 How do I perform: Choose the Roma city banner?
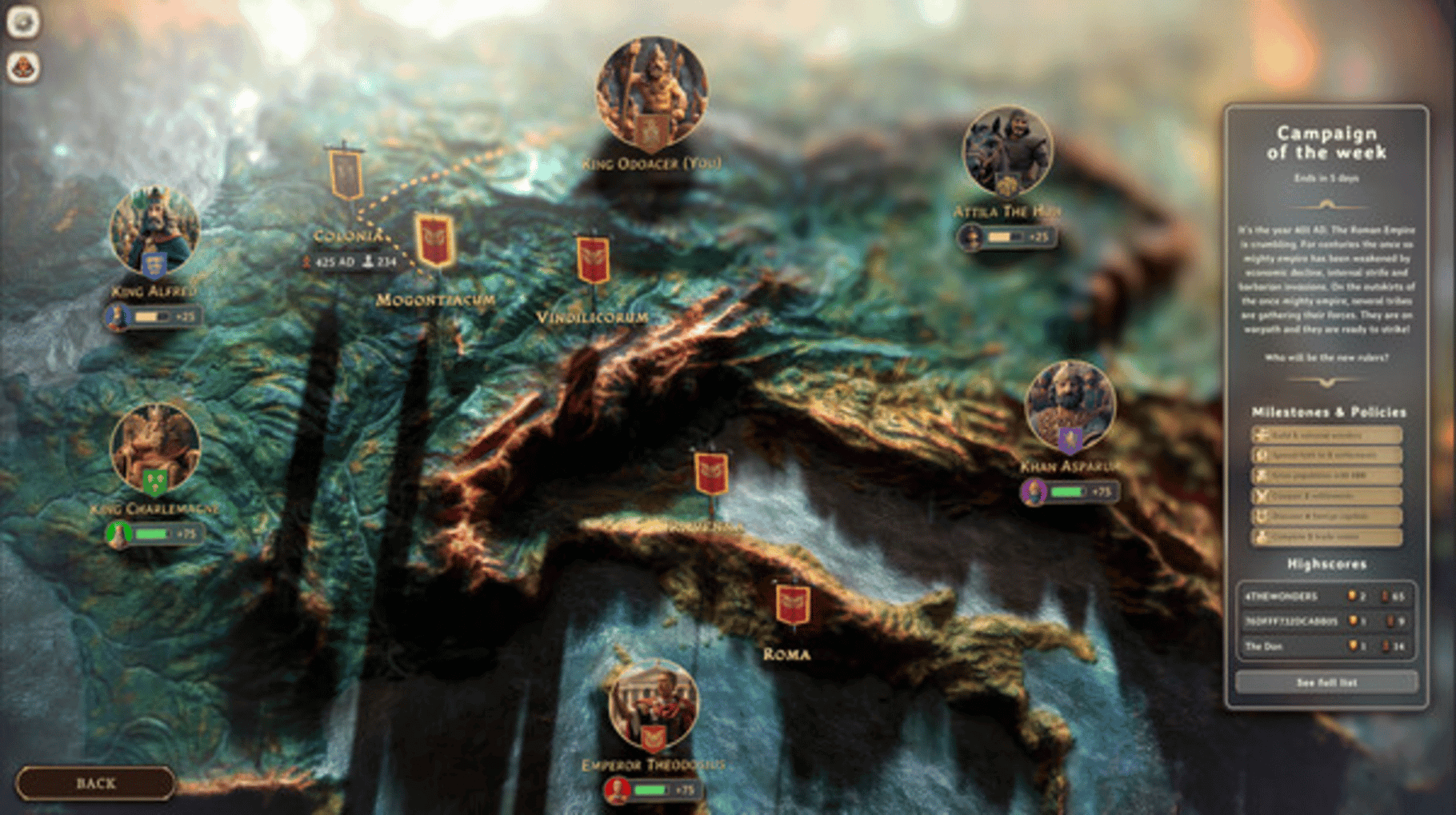click(792, 604)
